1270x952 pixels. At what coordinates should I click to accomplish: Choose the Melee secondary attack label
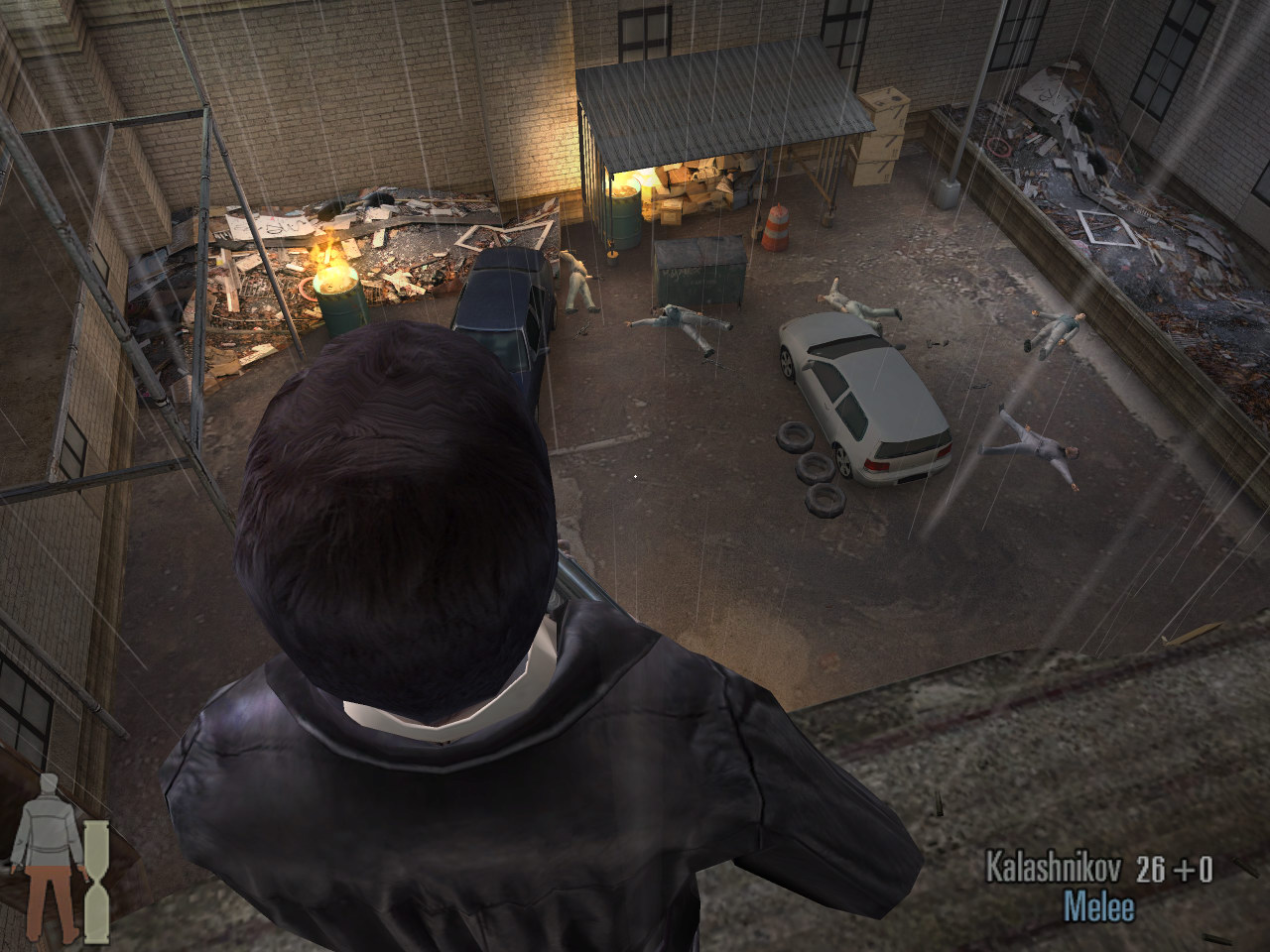pos(1098,906)
